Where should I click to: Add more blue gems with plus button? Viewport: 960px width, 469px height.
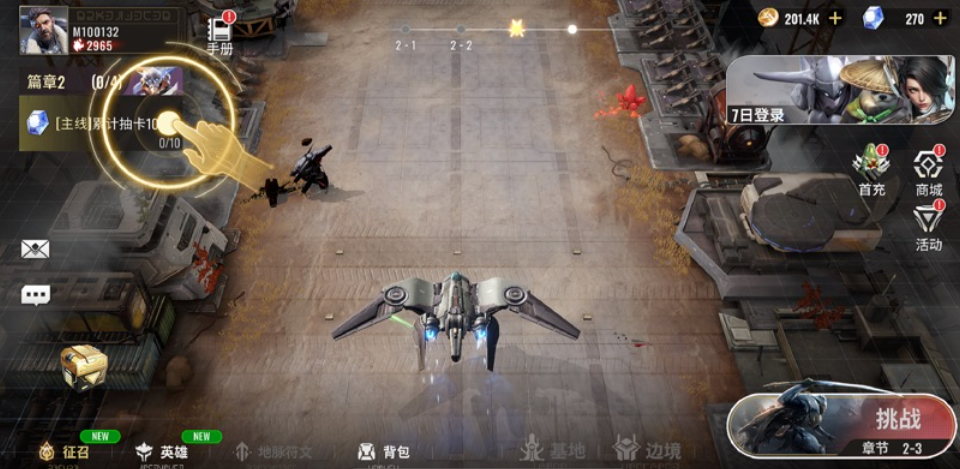pyautogui.click(x=940, y=18)
